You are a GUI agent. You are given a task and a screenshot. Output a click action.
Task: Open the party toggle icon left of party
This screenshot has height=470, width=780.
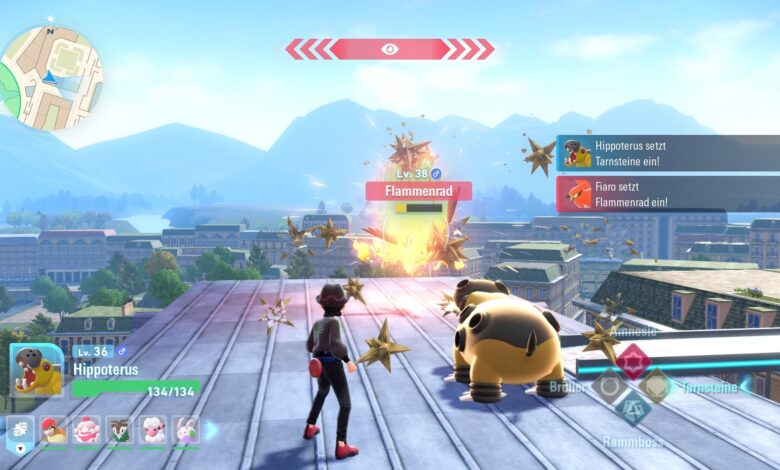19,431
